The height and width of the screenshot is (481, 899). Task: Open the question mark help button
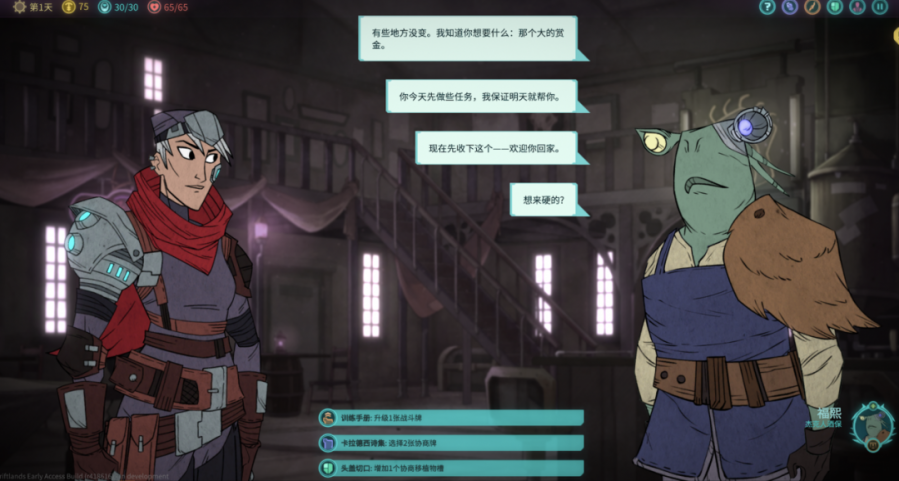(x=767, y=7)
